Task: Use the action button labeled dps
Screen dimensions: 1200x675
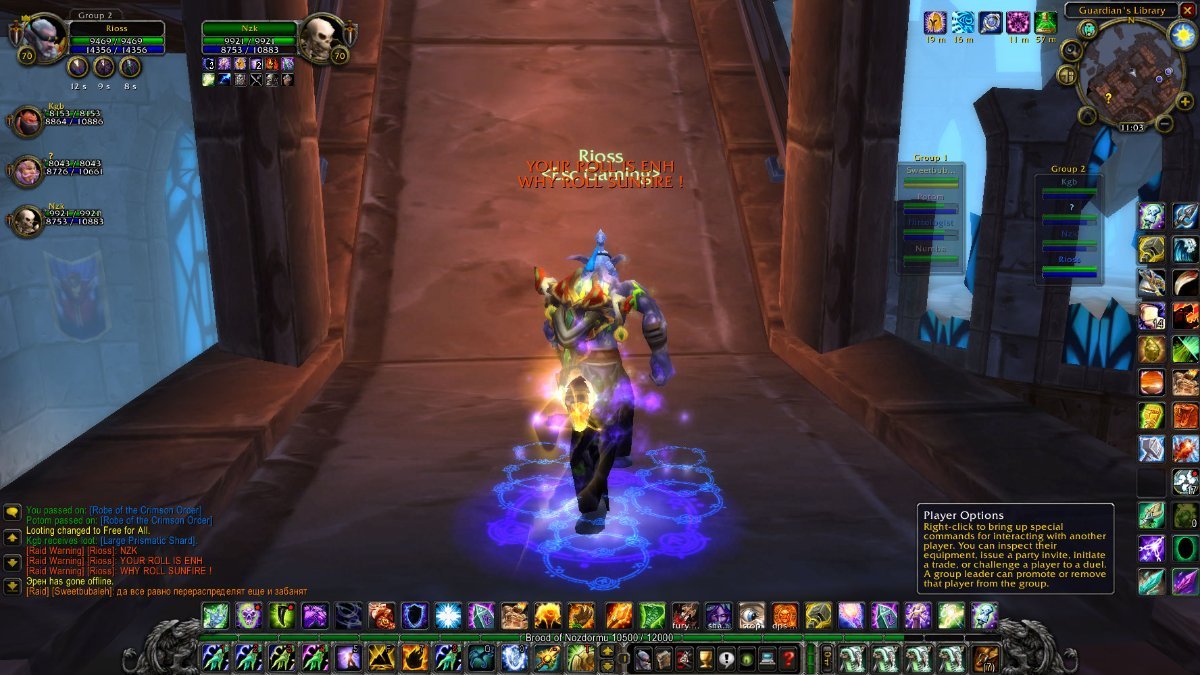Action: (785, 616)
